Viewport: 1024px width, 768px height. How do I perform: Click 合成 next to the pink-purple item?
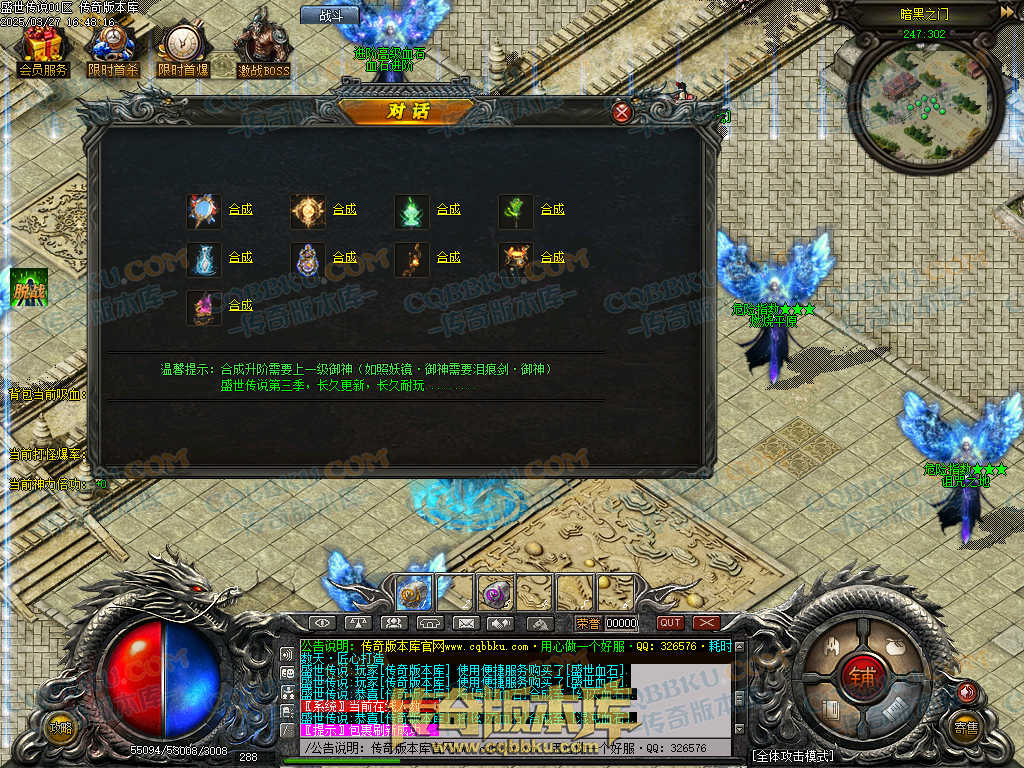241,306
